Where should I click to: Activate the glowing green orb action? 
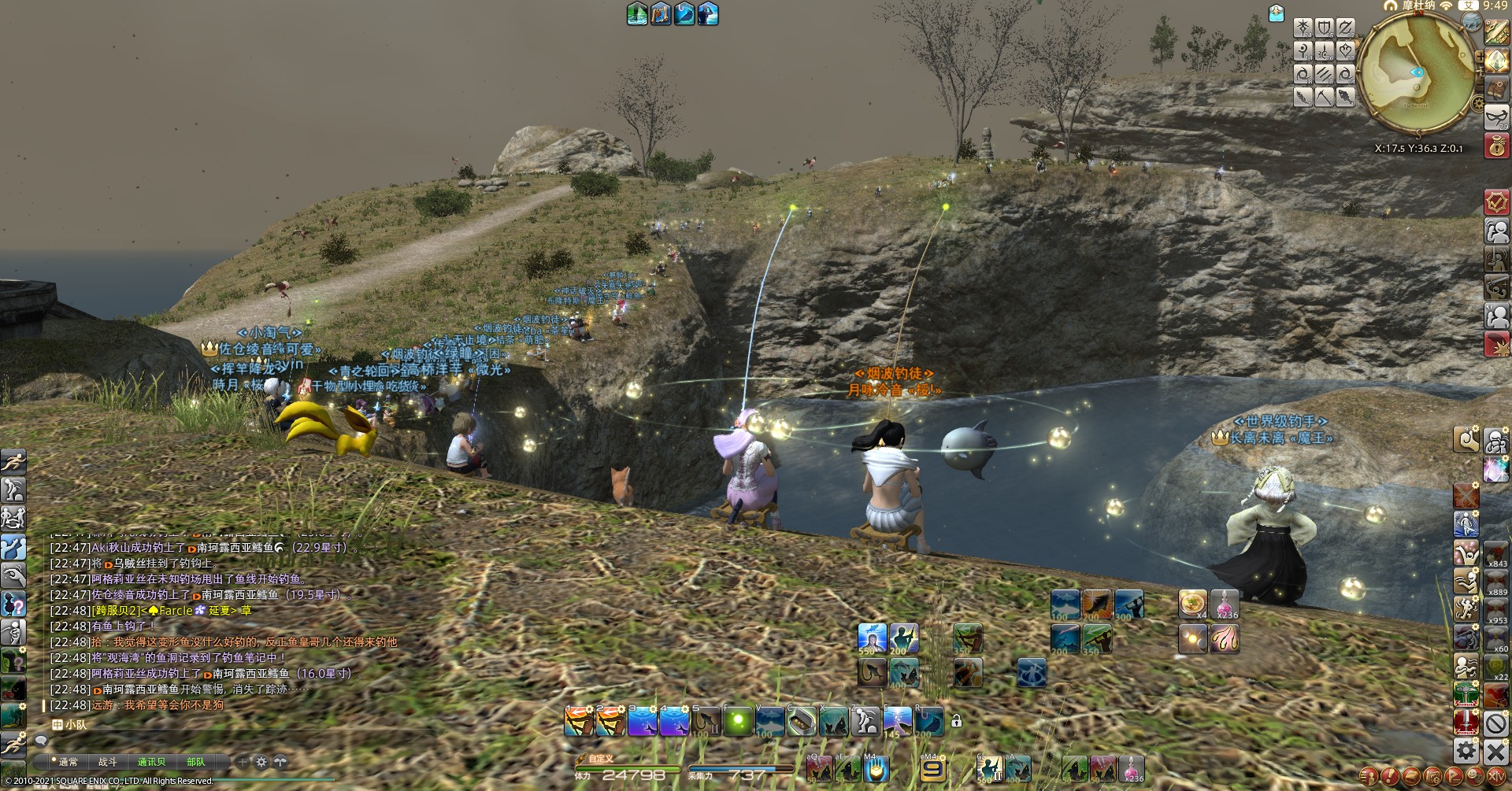pos(737,721)
